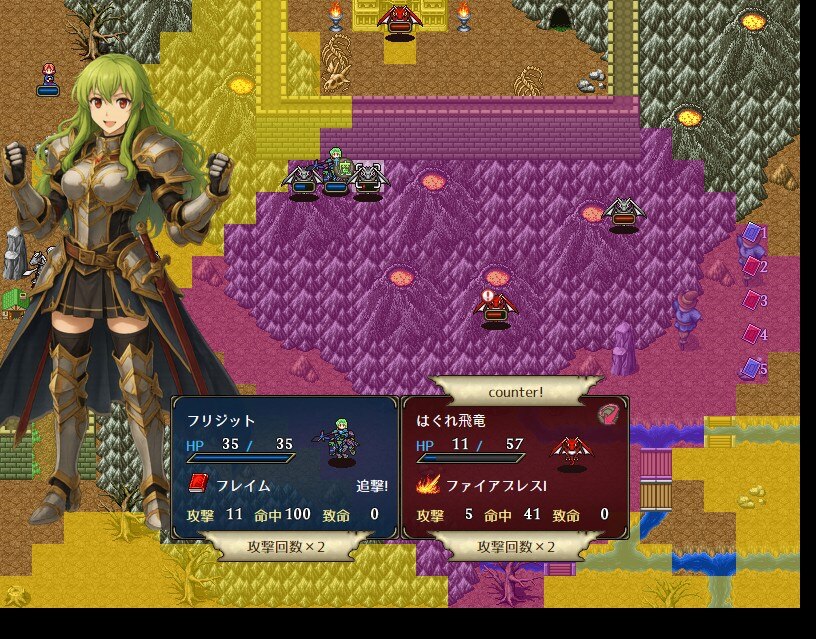Click the フレイム red tome icon
This screenshot has height=639, width=816.
[198, 485]
